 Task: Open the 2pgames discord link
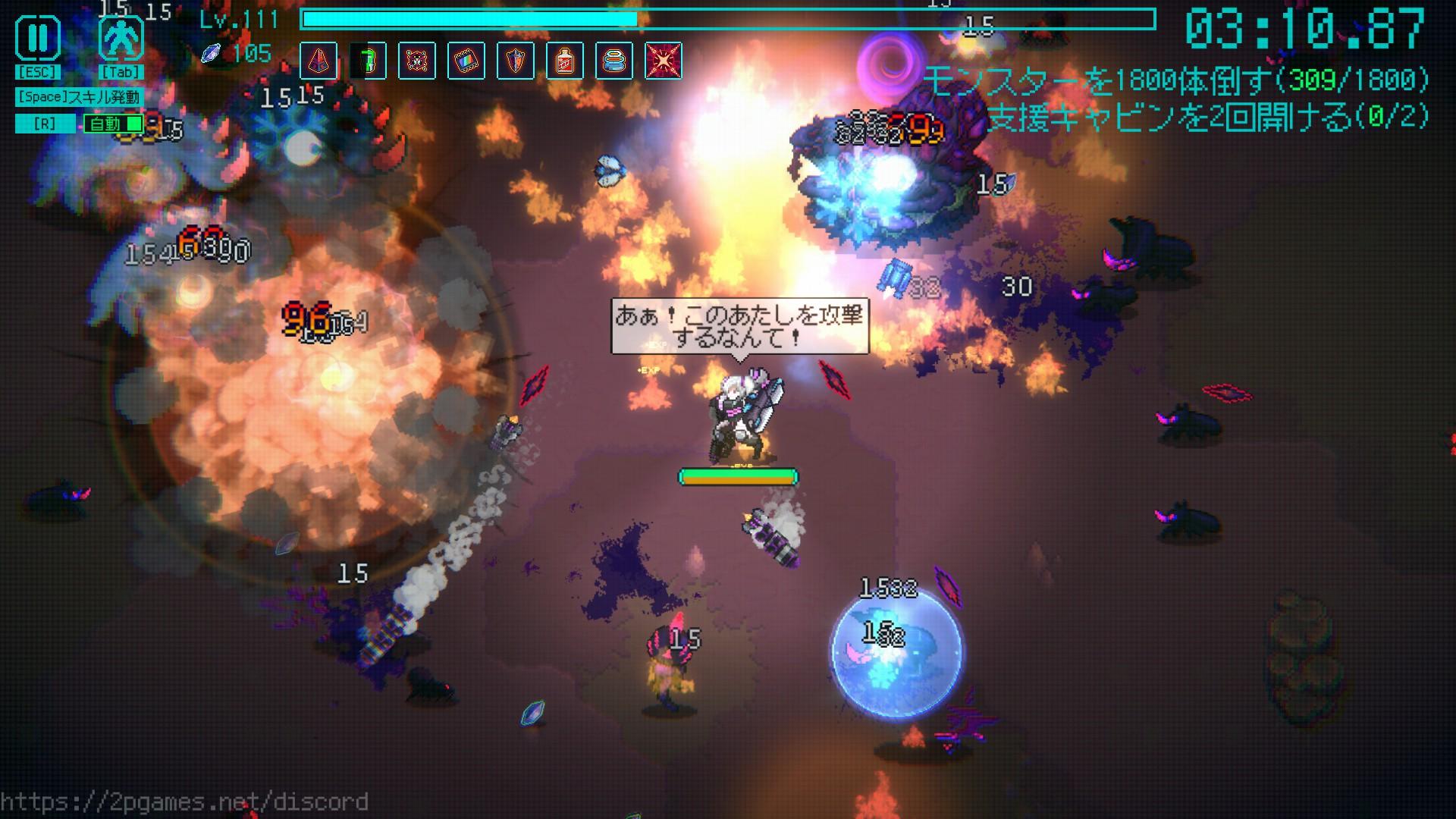coord(184,802)
